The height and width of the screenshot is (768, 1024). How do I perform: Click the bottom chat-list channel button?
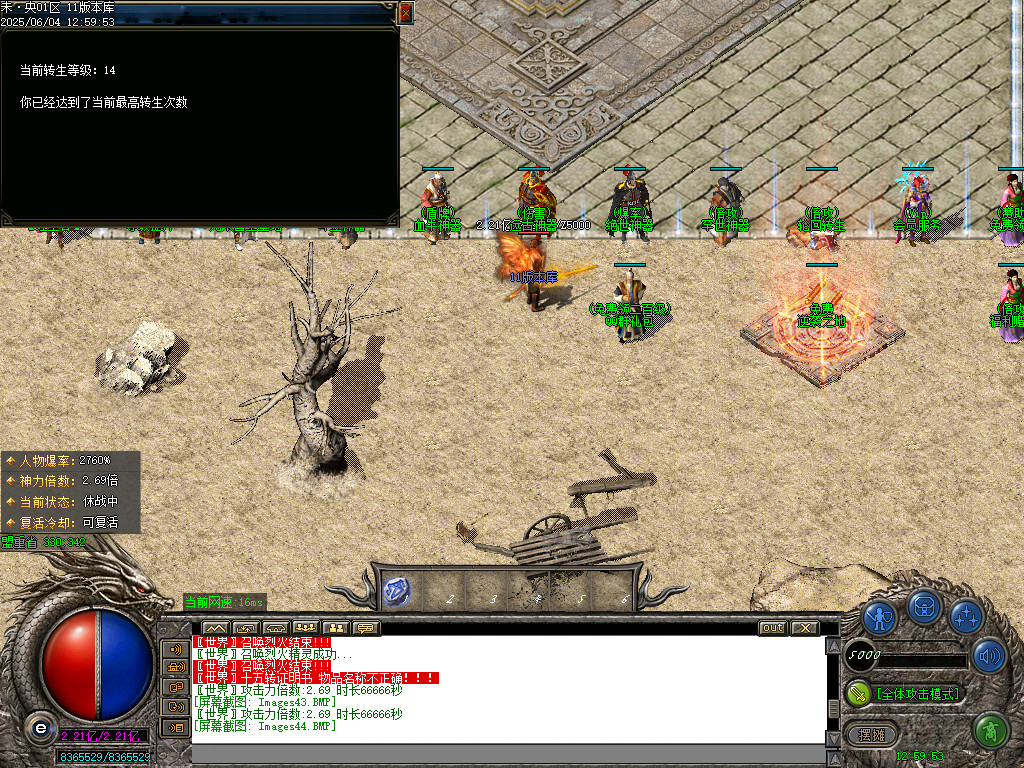(x=175, y=727)
